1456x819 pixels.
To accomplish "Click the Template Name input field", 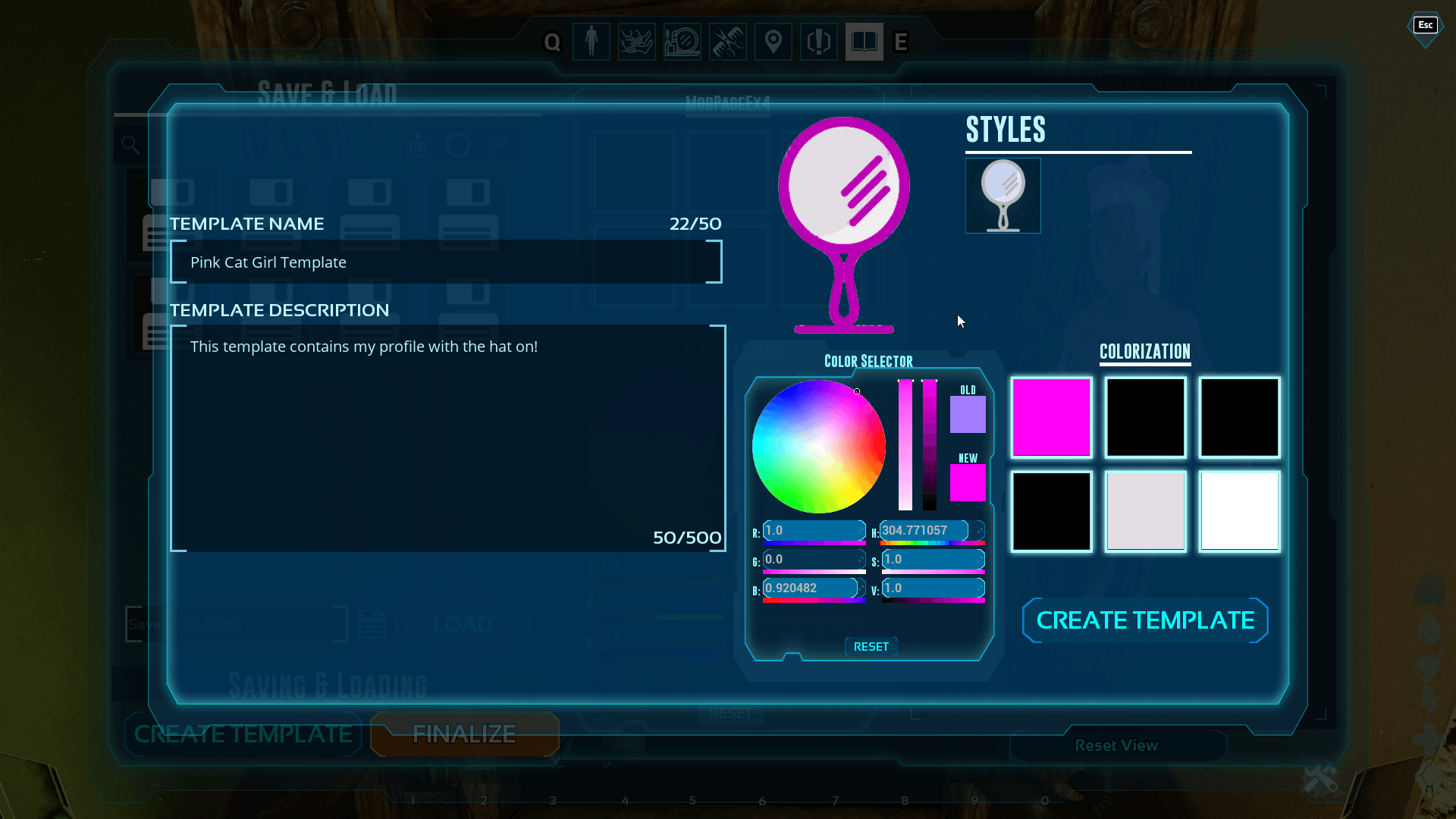I will 446,262.
